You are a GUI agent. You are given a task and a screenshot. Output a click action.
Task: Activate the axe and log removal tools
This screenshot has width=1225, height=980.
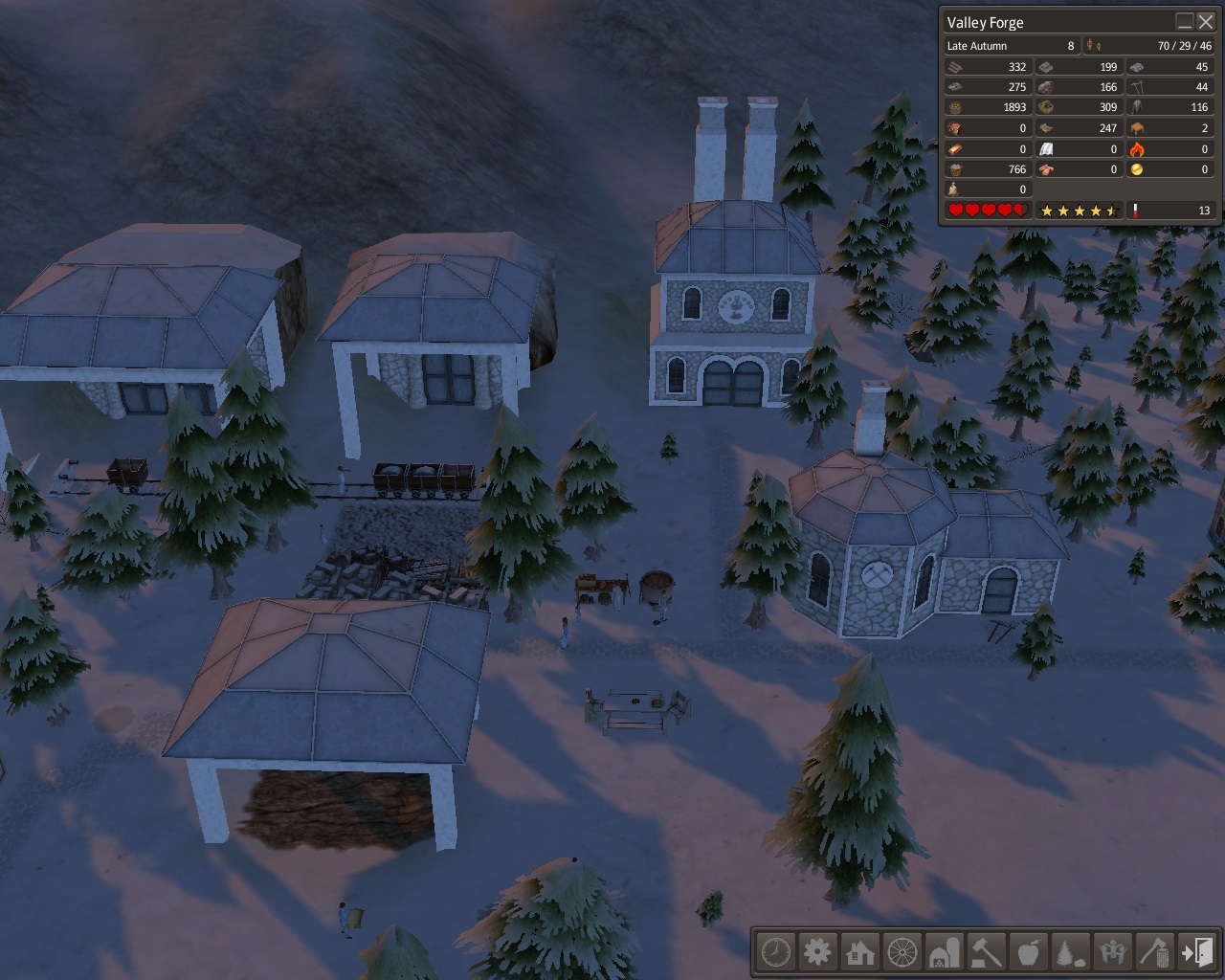(x=1154, y=952)
